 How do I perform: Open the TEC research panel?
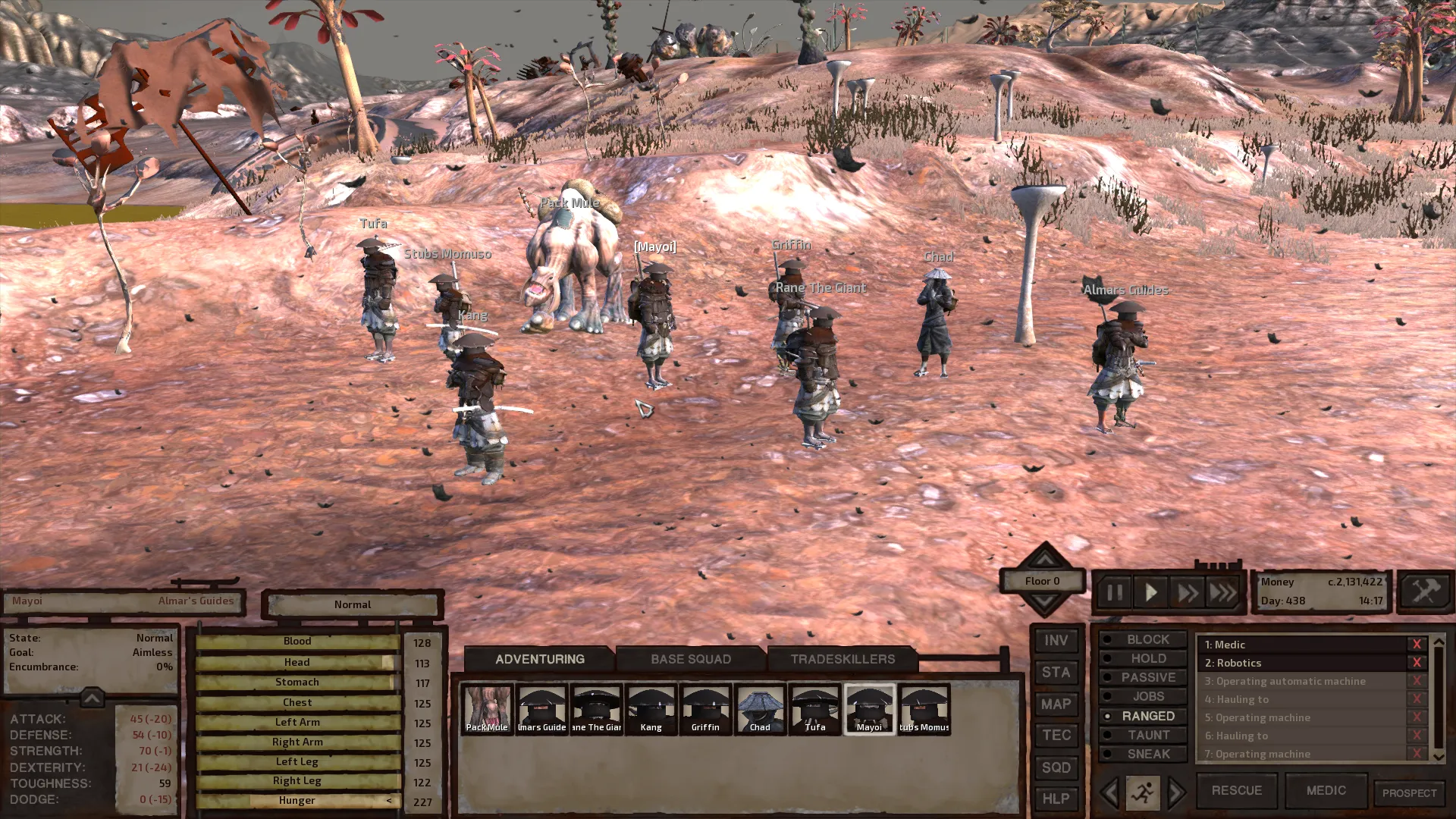(x=1056, y=735)
